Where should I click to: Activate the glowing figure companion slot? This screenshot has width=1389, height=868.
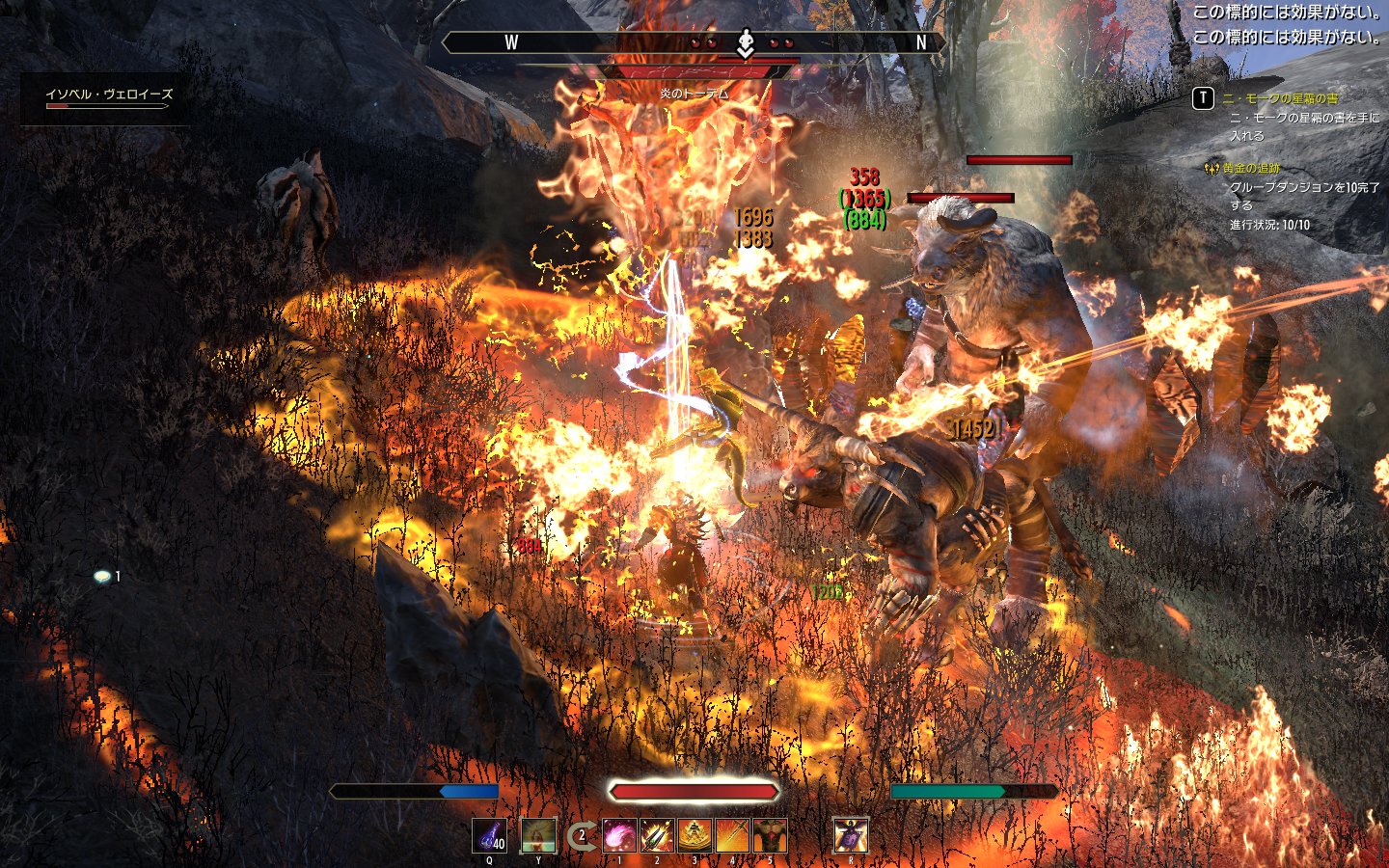click(x=538, y=835)
